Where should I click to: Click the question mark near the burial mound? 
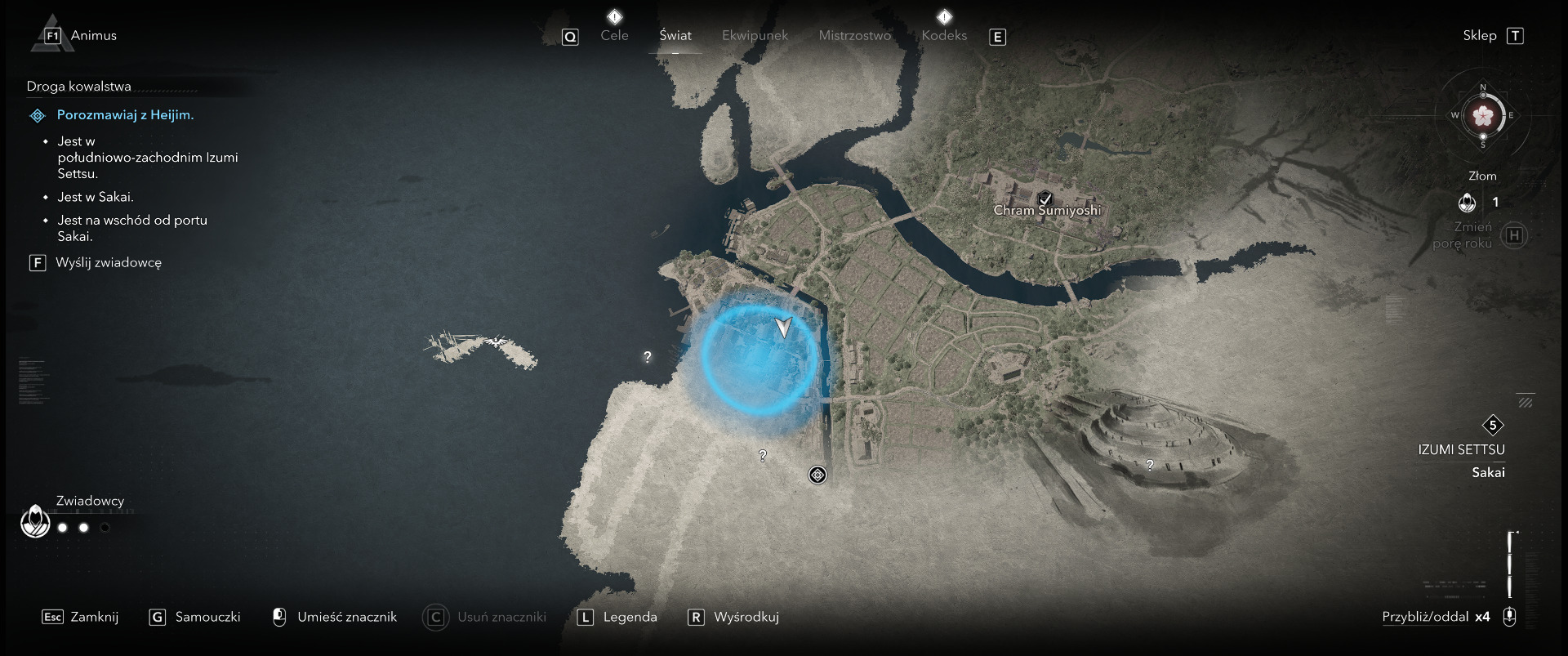[1150, 466]
